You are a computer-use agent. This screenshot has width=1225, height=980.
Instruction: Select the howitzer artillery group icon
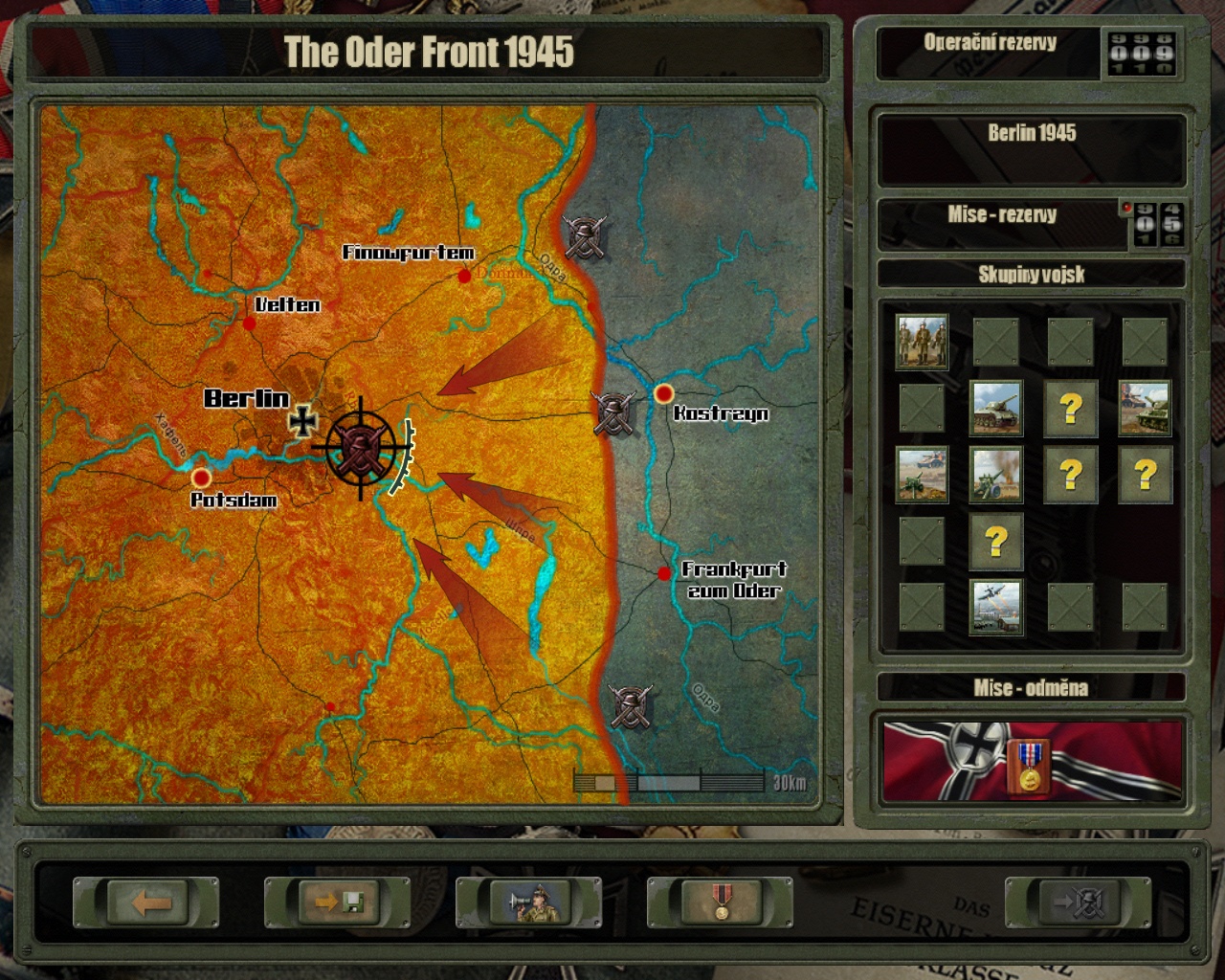(996, 474)
